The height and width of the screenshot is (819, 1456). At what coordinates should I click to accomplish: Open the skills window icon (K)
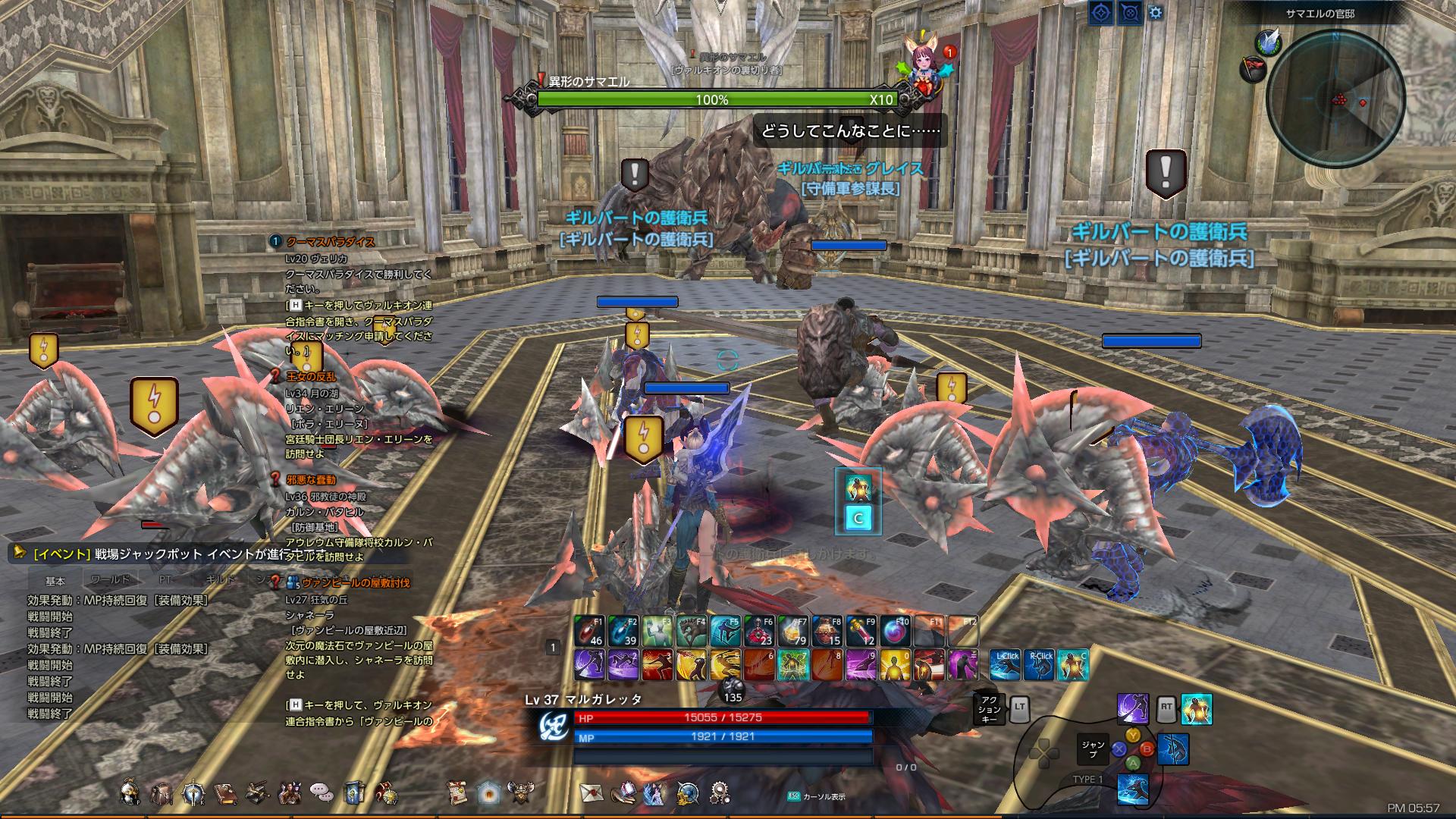[192, 792]
